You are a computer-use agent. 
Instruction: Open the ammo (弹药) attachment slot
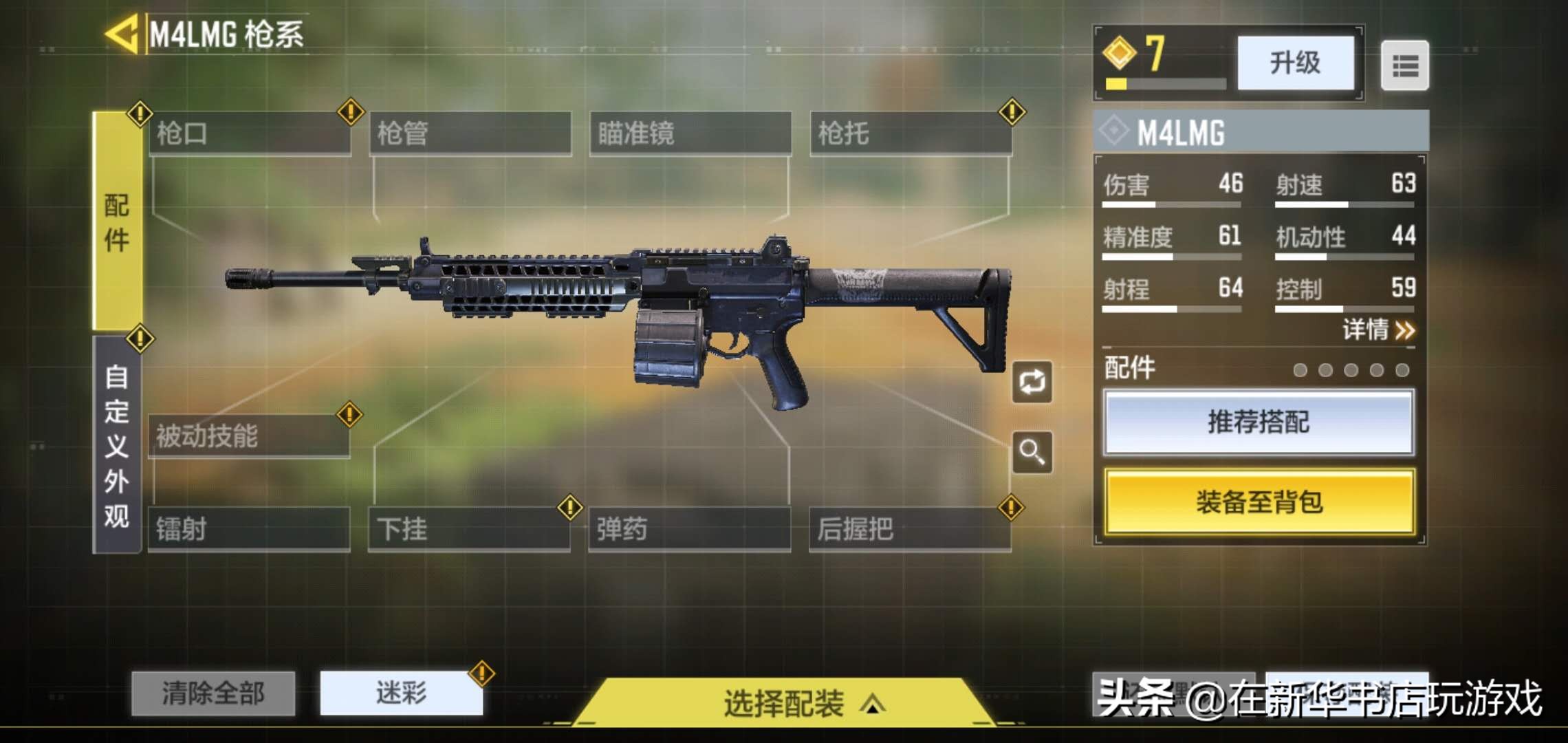[690, 528]
